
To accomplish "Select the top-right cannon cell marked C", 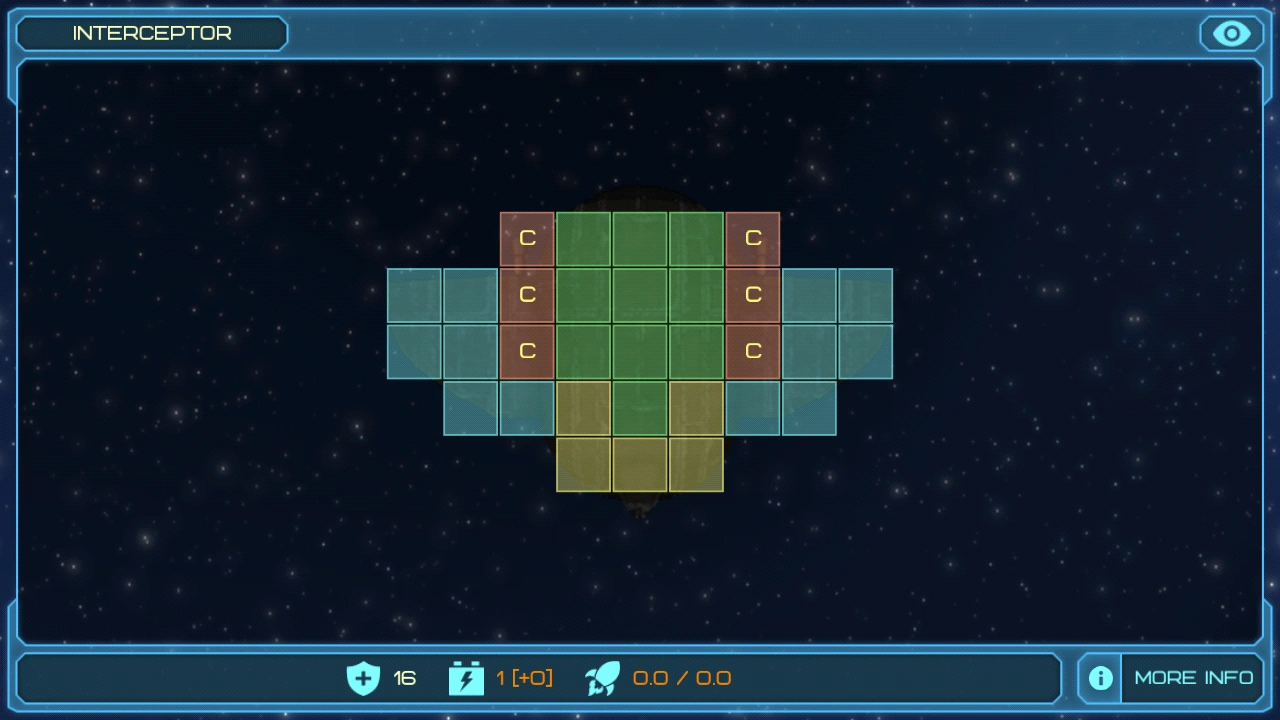I will [x=752, y=238].
